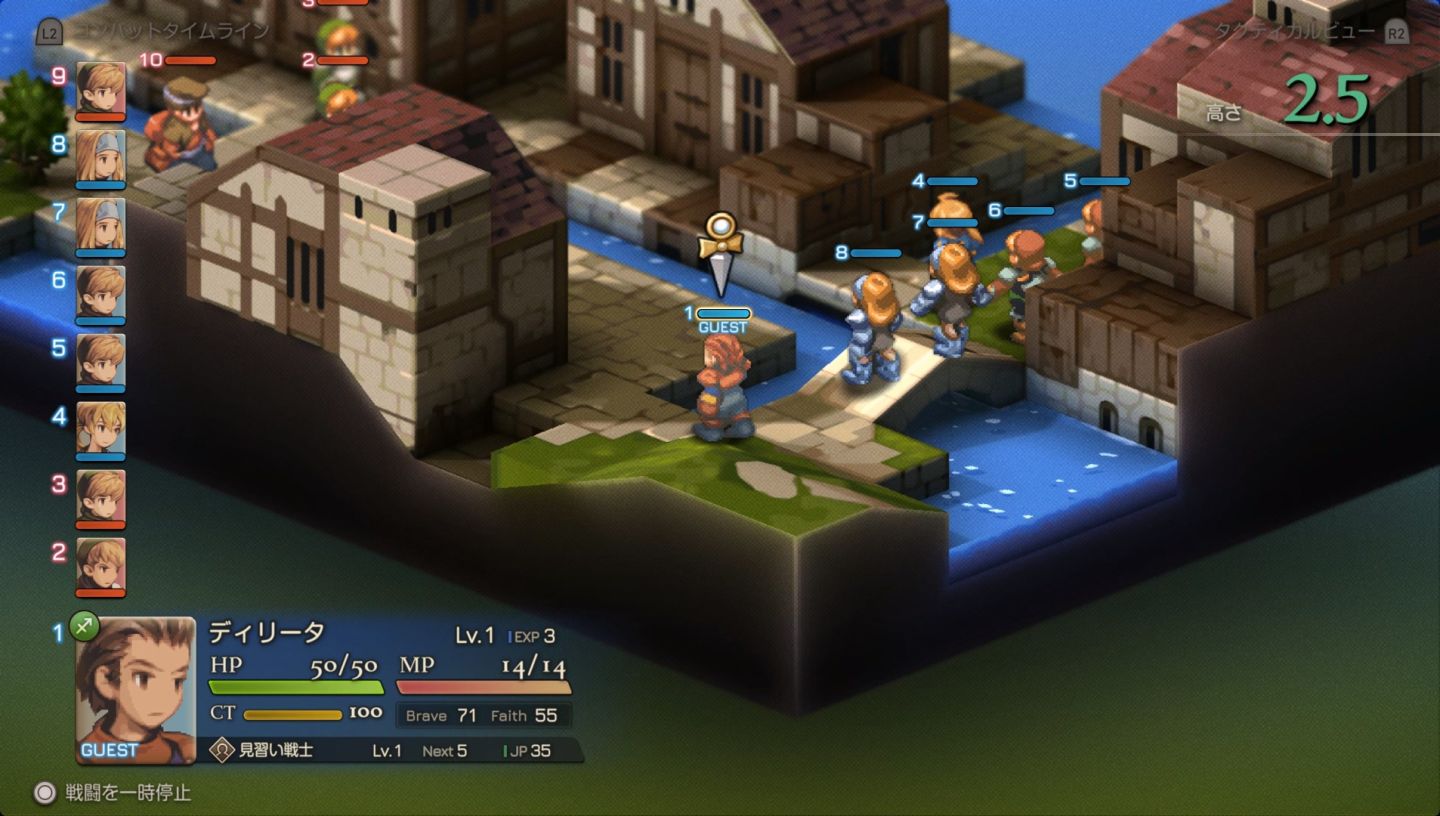
Task: Select turn 9 portrait in combat timeline
Action: 101,88
